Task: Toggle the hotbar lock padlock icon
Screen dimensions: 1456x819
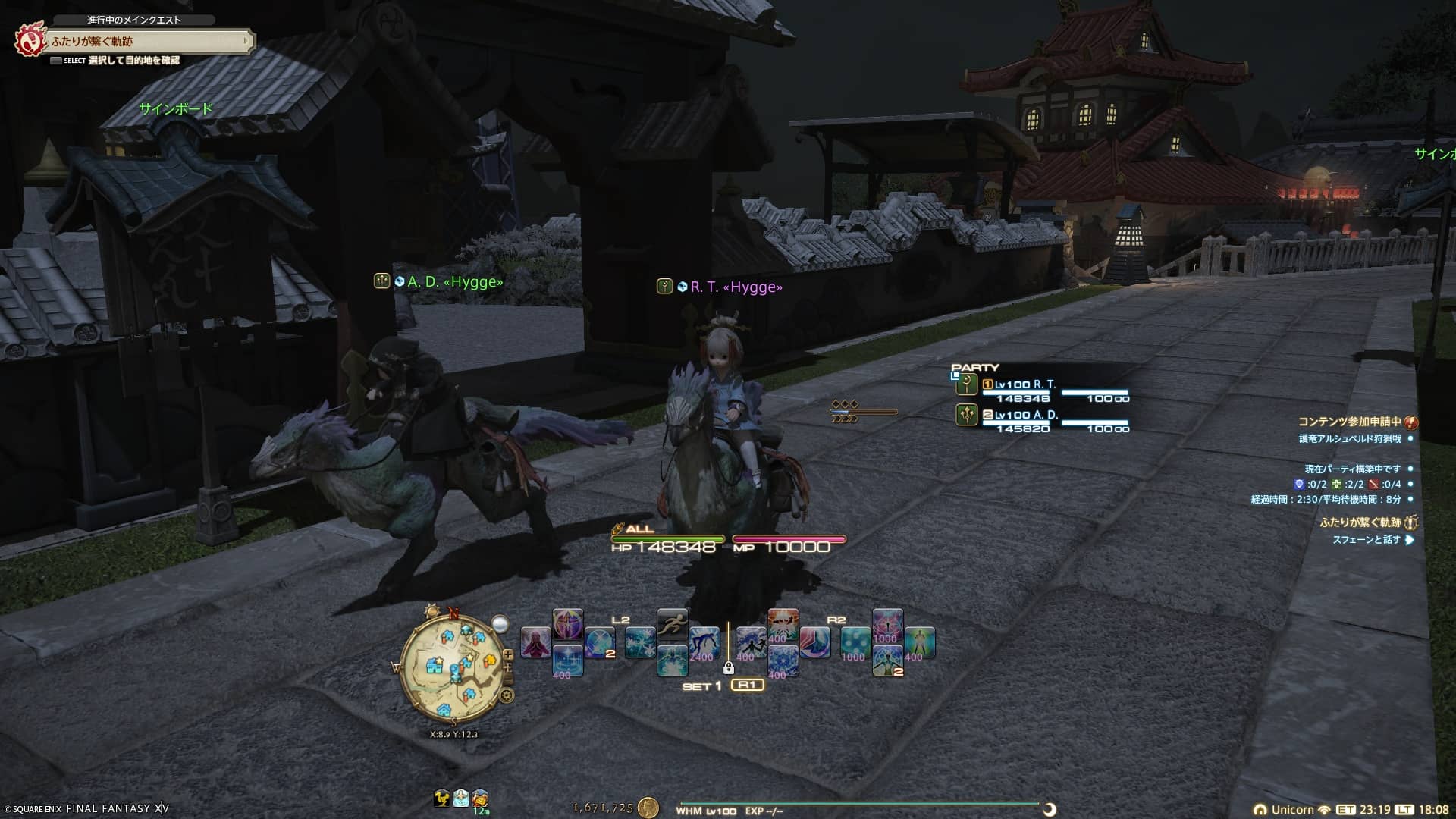Action: tap(728, 668)
